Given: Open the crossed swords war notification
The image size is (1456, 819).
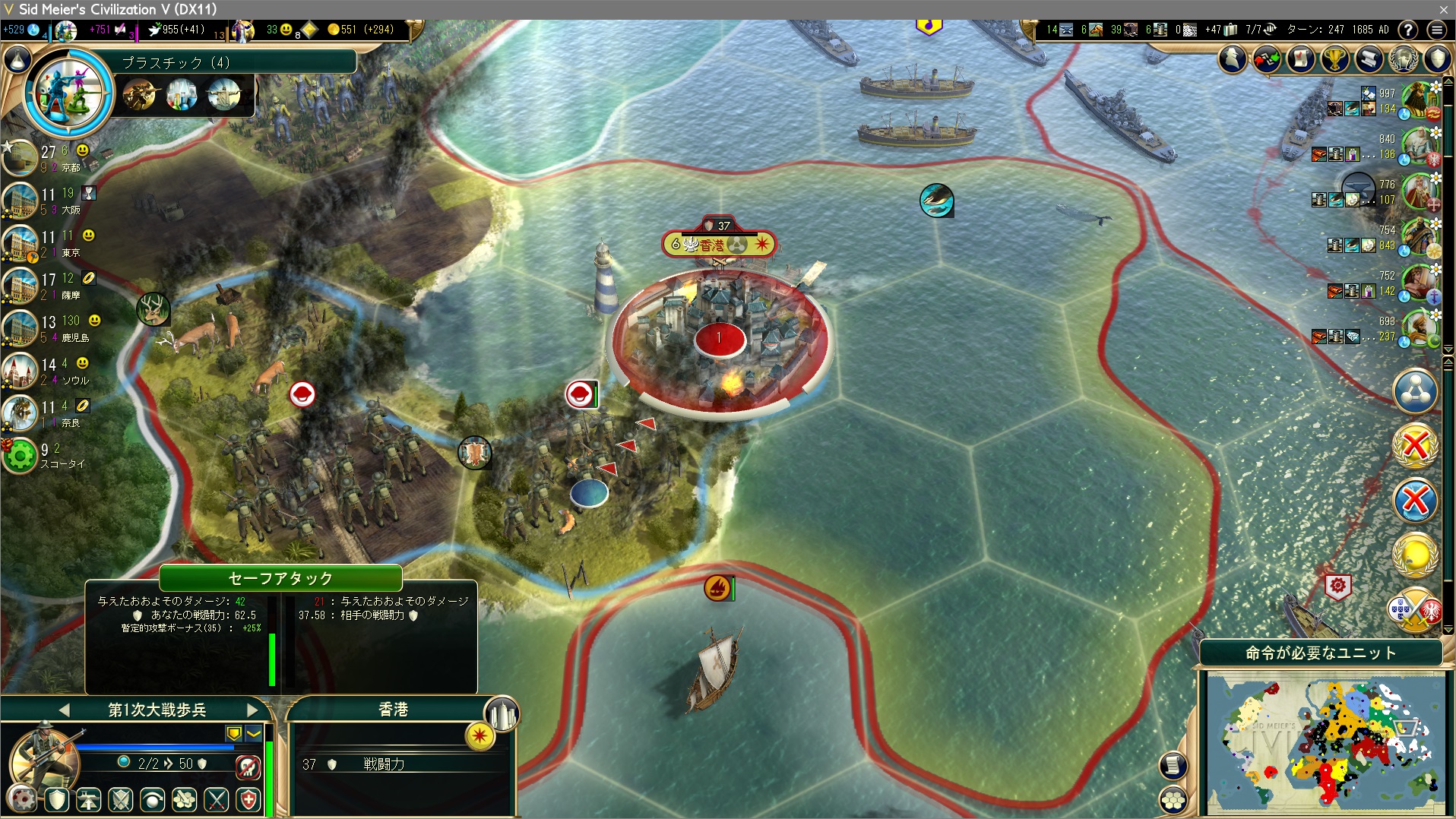Looking at the screenshot, I should tap(1415, 610).
